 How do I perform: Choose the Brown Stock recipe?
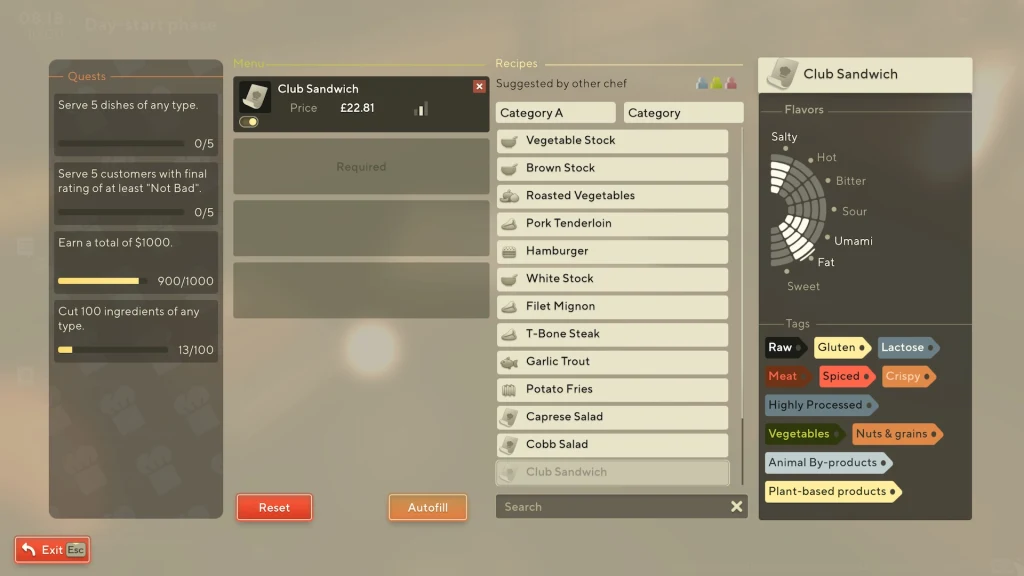coord(612,168)
